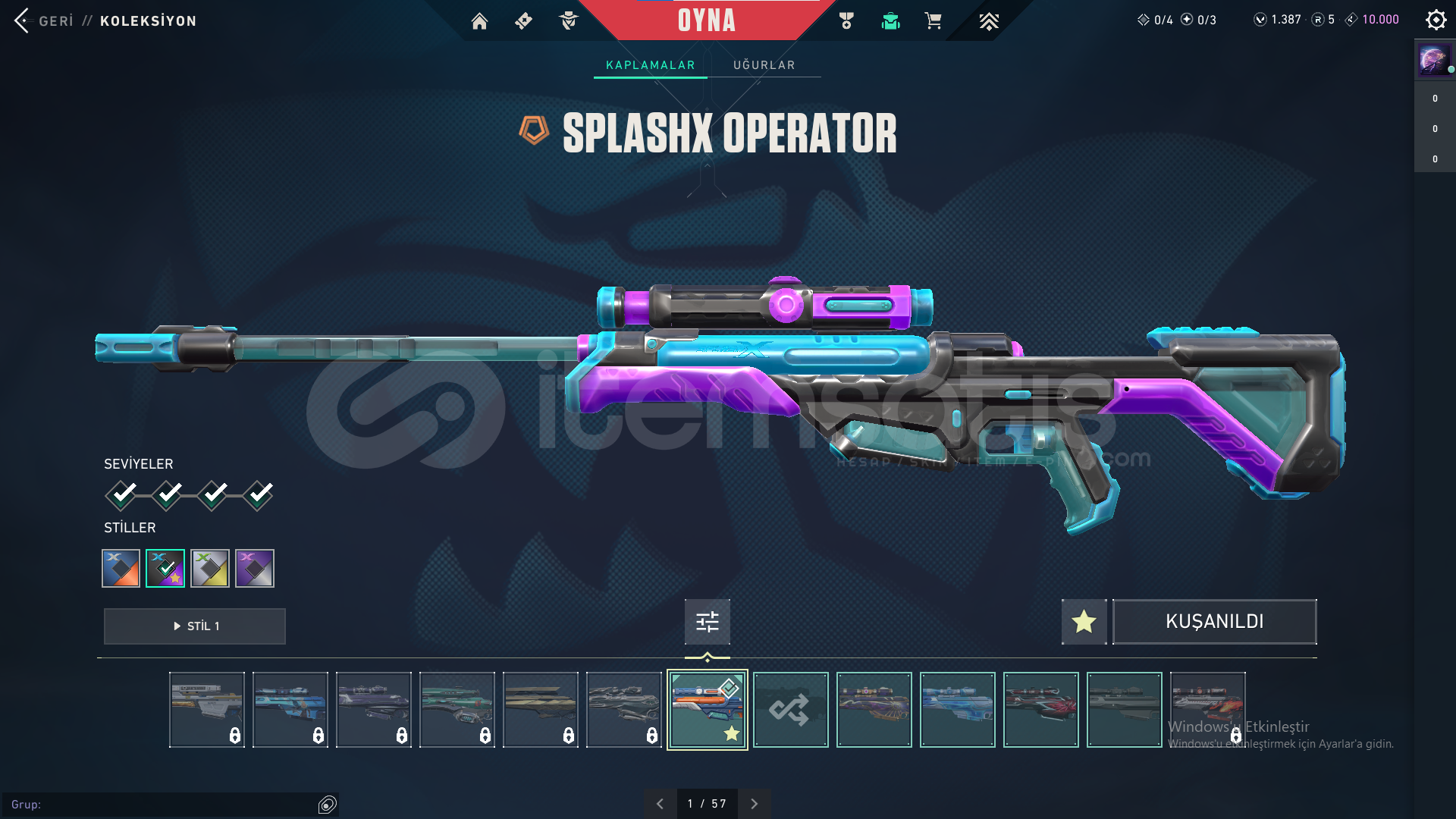
Task: Select the random shuffle skin tile
Action: (x=790, y=710)
